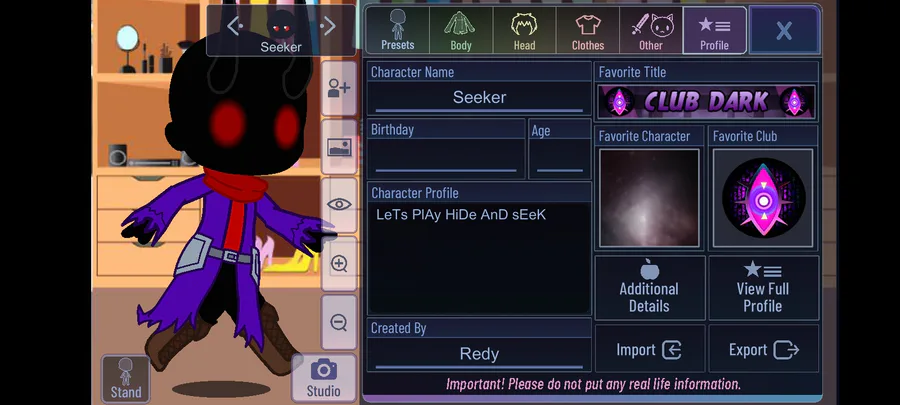Change the Club Dark favorite title
Viewport: 900px width, 405px height.
coord(706,101)
